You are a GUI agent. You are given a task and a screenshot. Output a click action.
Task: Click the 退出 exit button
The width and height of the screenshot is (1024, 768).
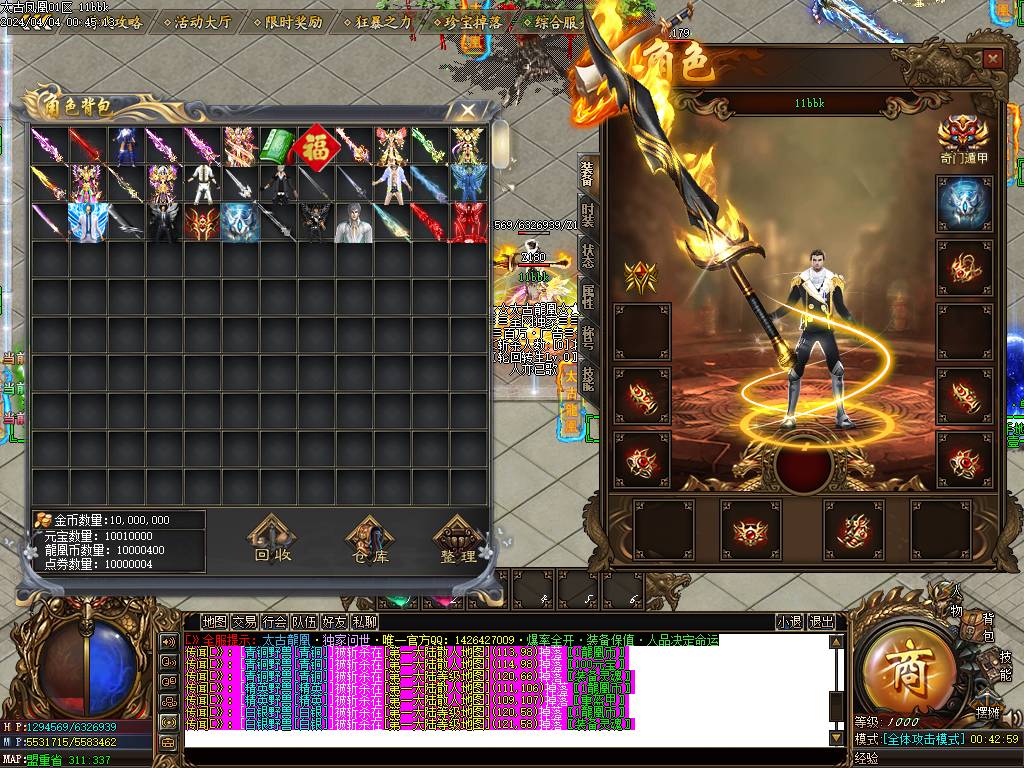click(821, 621)
